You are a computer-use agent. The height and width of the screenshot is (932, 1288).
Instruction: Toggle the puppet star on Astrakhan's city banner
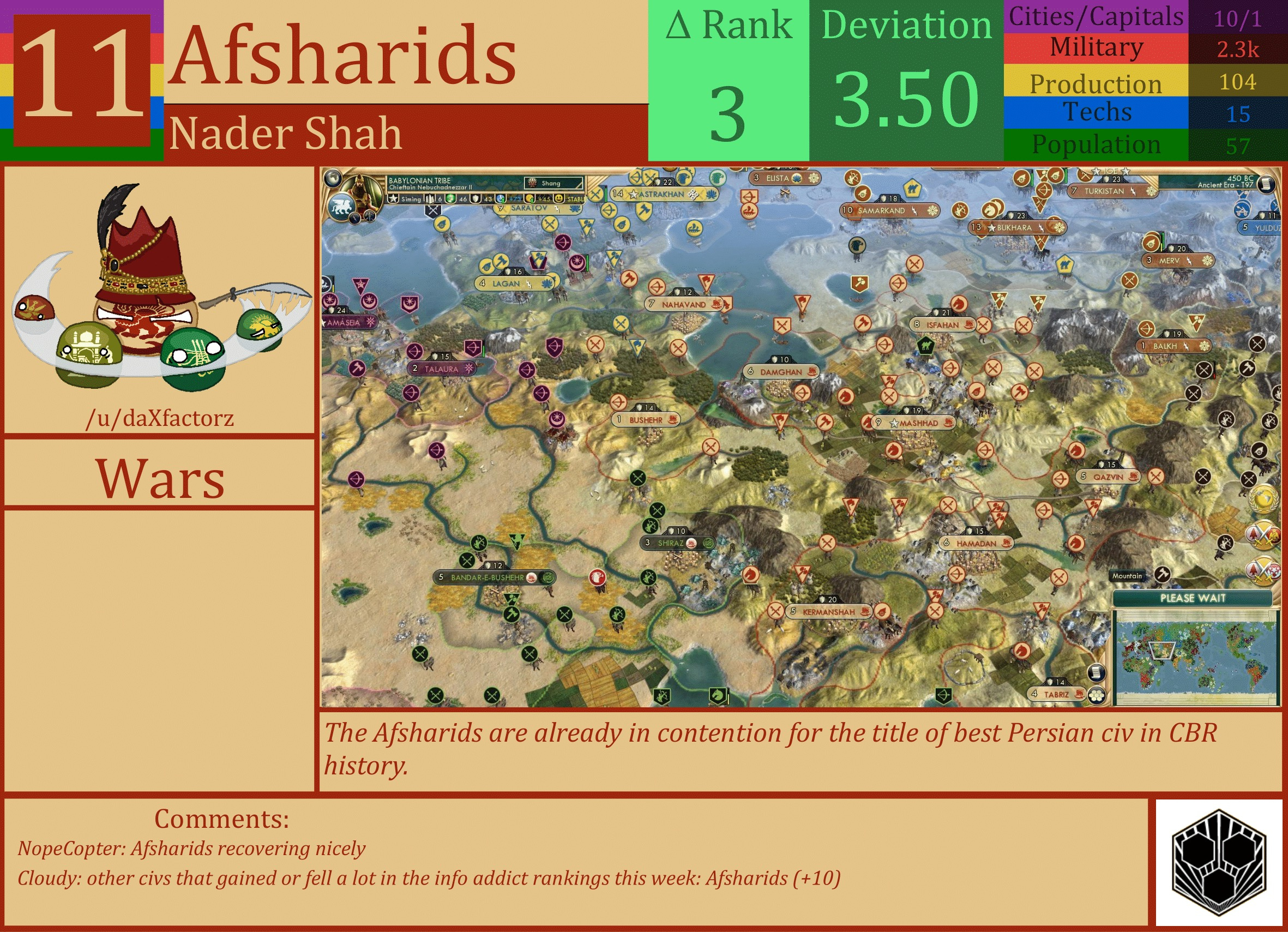point(633,195)
